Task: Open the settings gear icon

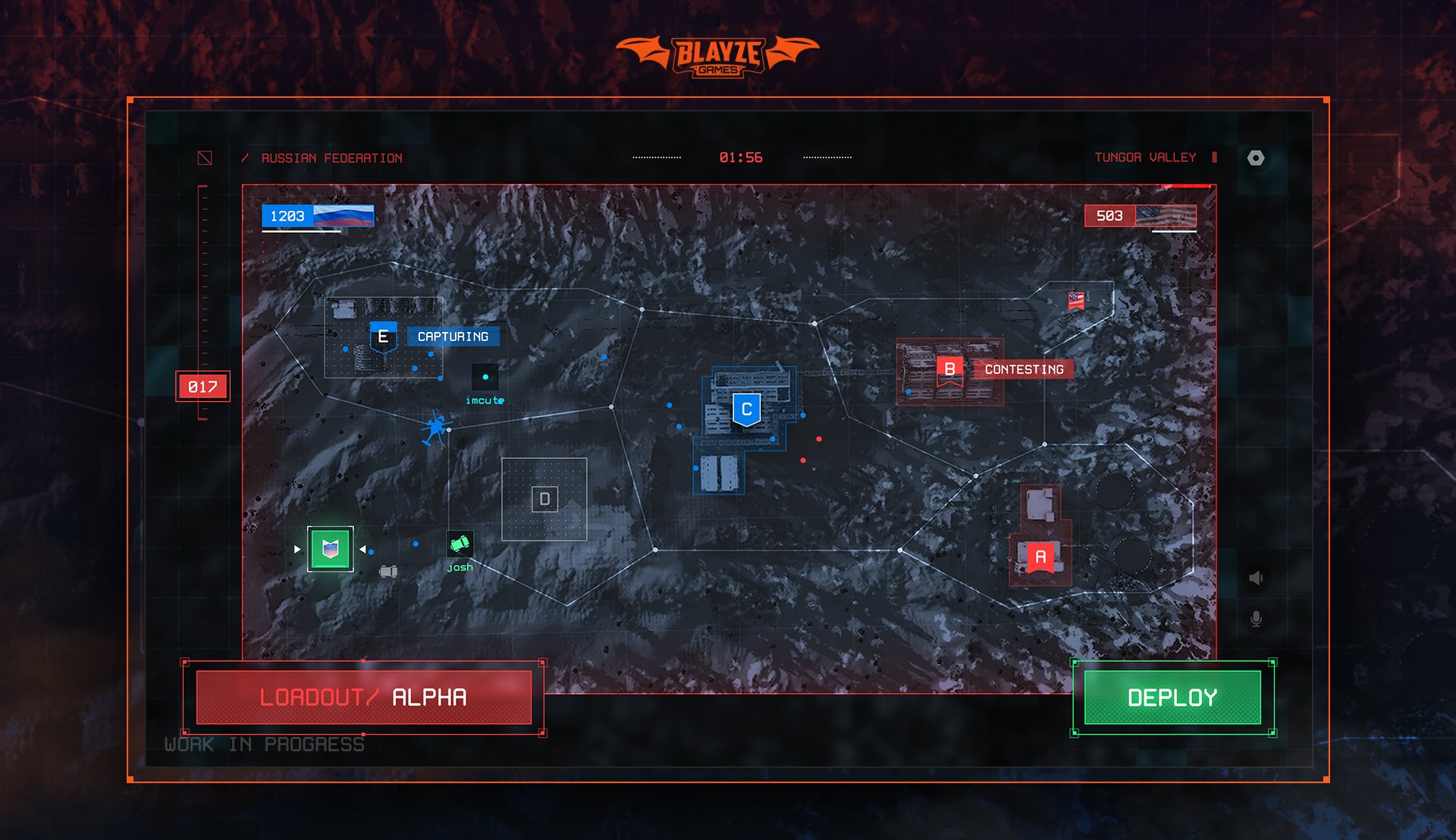Action: click(x=1257, y=157)
